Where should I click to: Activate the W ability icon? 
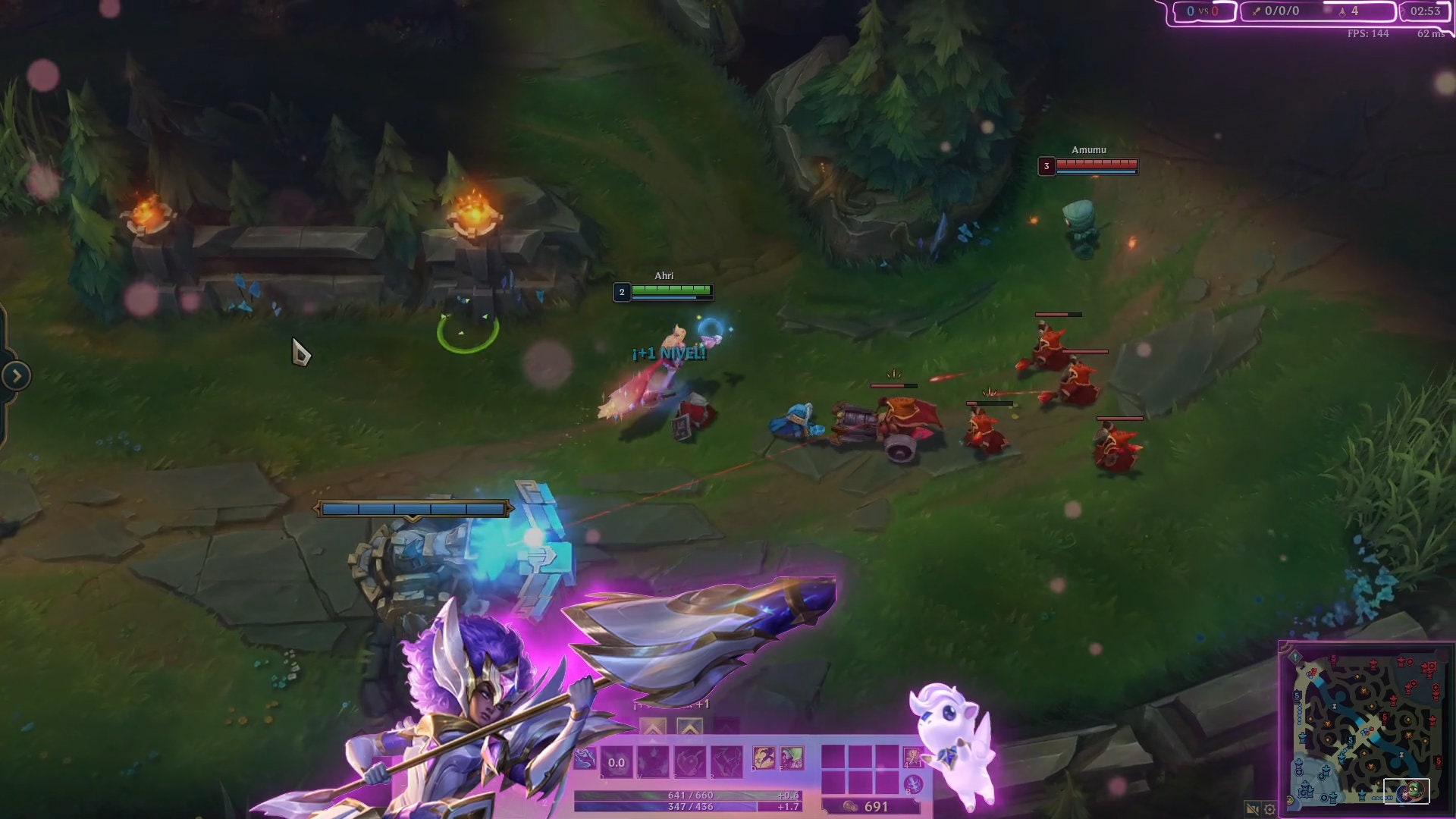(655, 762)
